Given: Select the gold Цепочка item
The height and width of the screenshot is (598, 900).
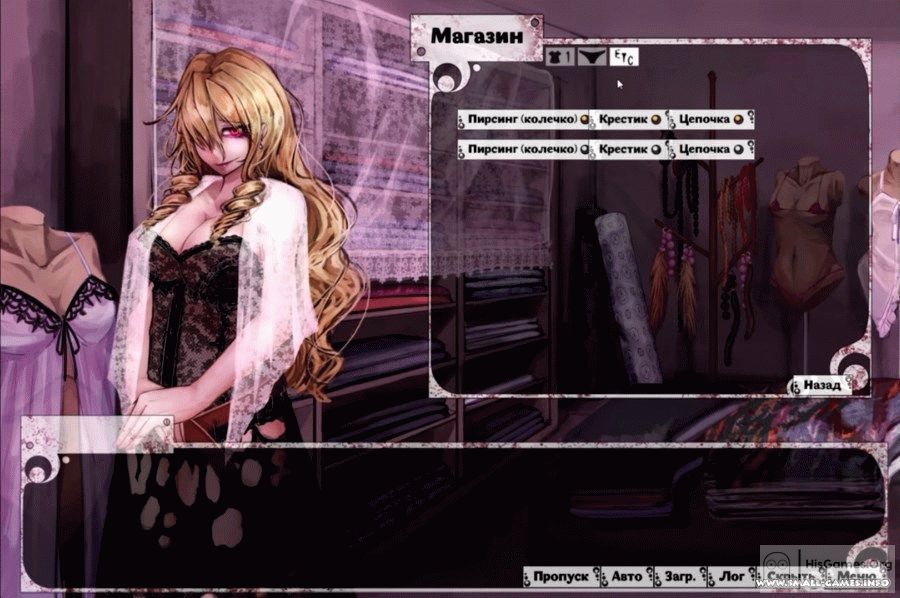Looking at the screenshot, I should point(709,120).
